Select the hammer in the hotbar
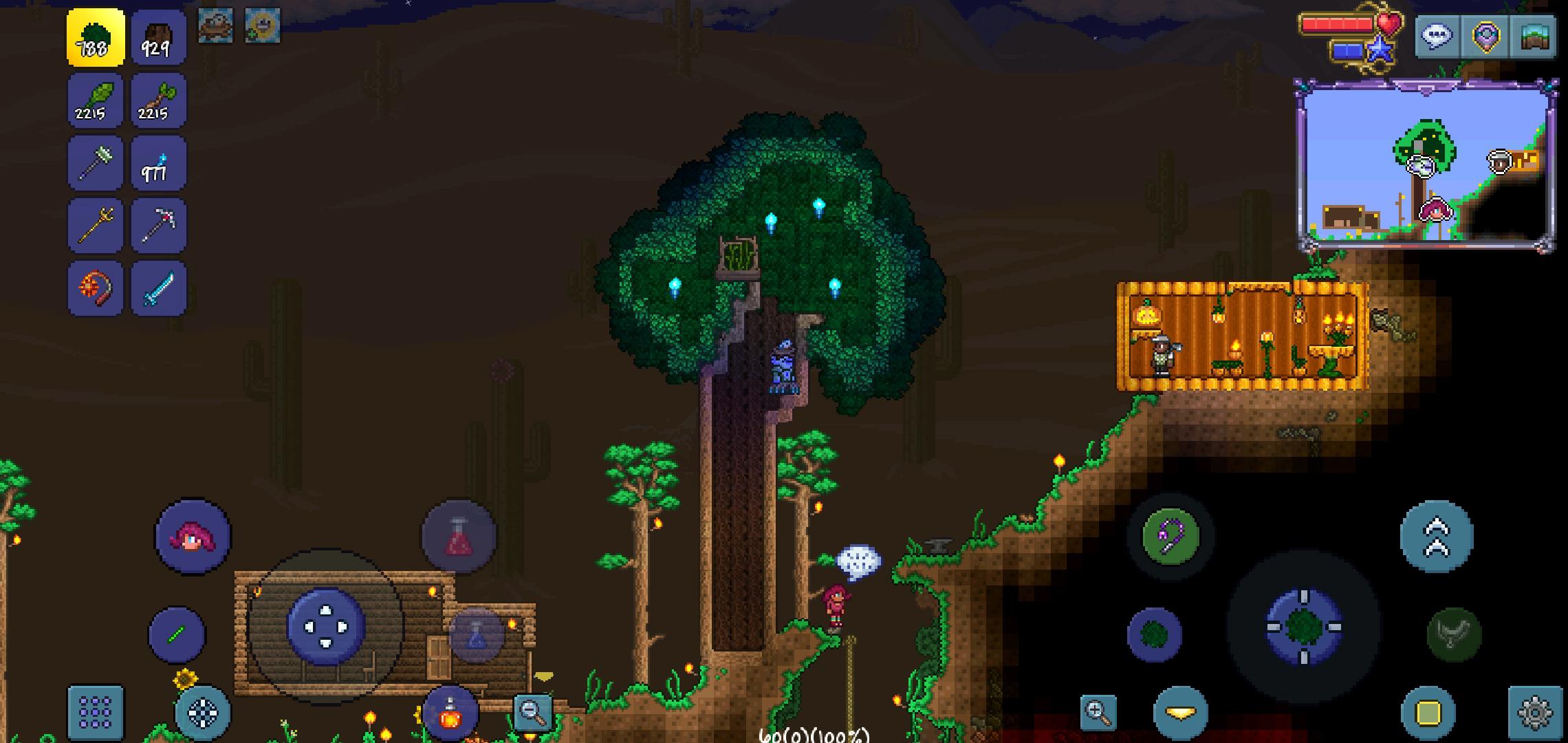 pyautogui.click(x=95, y=163)
